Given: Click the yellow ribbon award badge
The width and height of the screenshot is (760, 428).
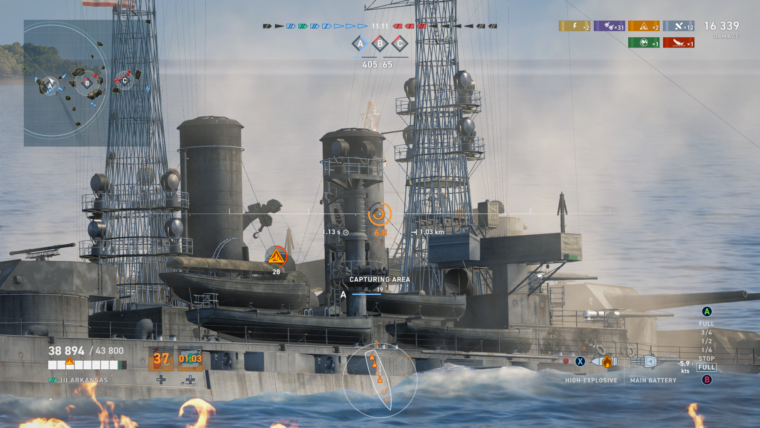Looking at the screenshot, I should 574,26.
